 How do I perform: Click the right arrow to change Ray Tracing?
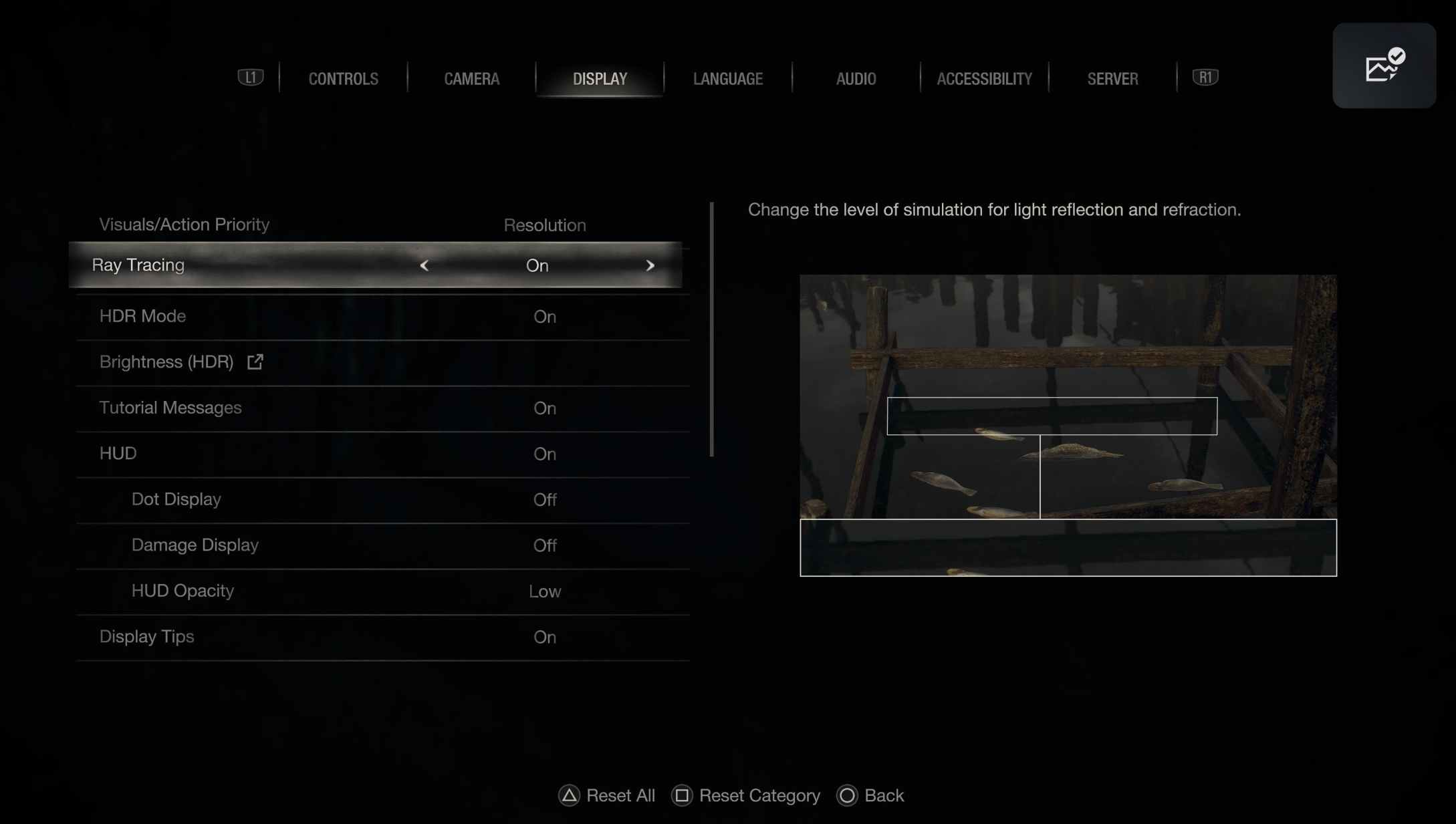[x=650, y=265]
